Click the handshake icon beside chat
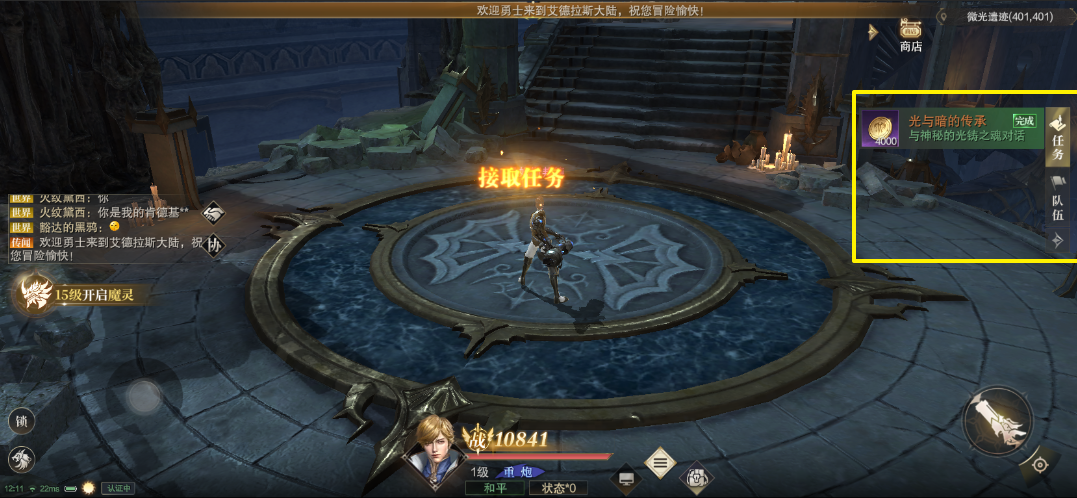This screenshot has width=1077, height=498. [214, 212]
